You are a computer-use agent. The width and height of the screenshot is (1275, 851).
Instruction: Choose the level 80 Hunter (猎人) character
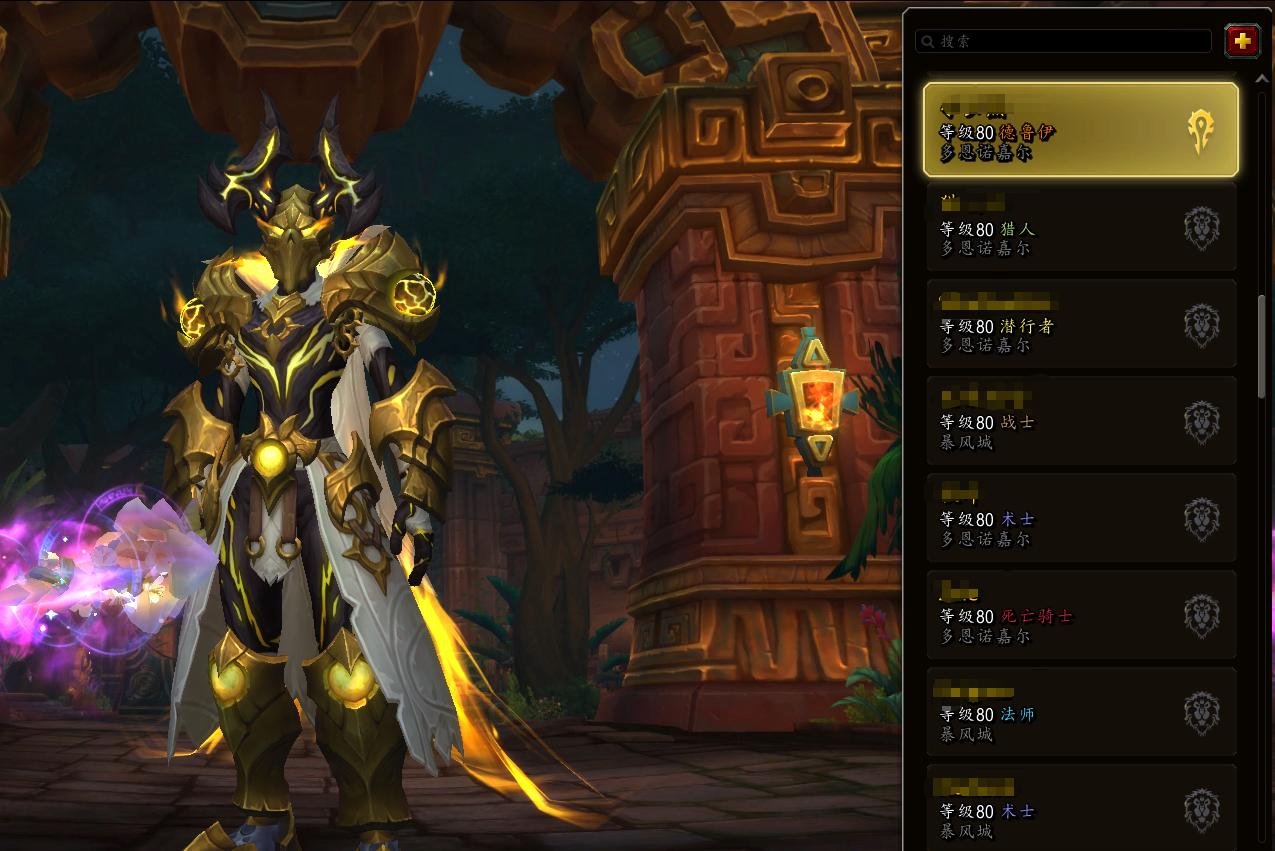[x=1081, y=227]
